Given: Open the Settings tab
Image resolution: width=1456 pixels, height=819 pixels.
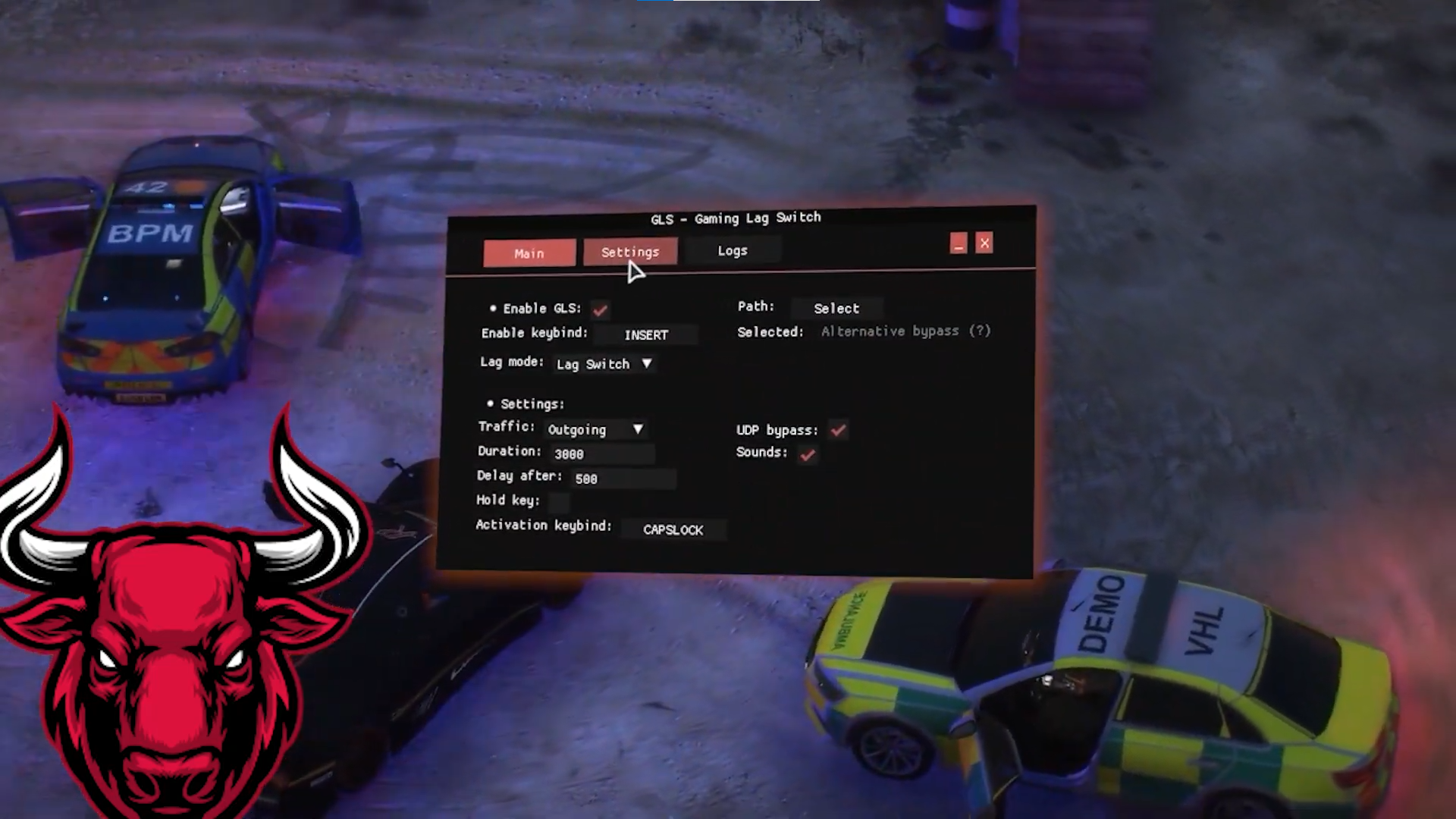Looking at the screenshot, I should tap(630, 252).
